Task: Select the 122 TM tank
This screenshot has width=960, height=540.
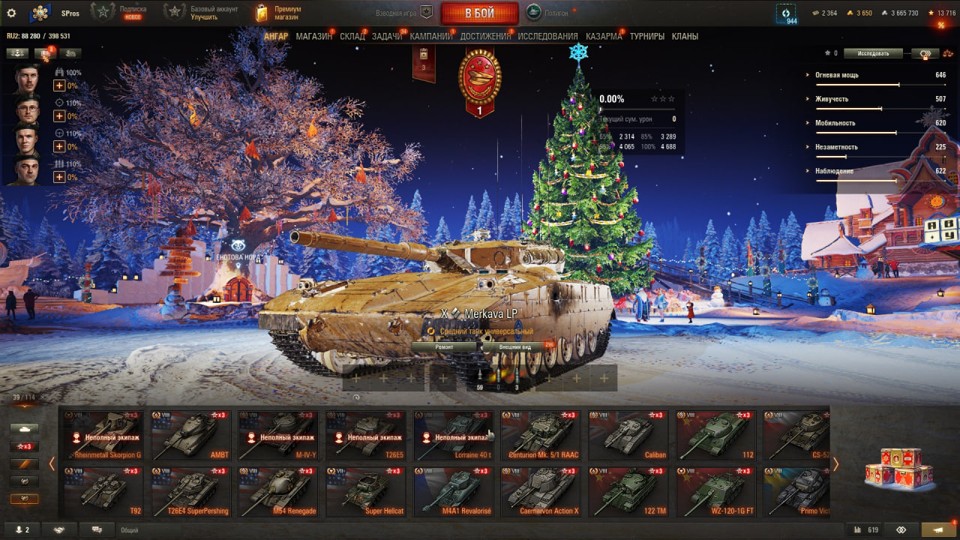Action: 627,492
